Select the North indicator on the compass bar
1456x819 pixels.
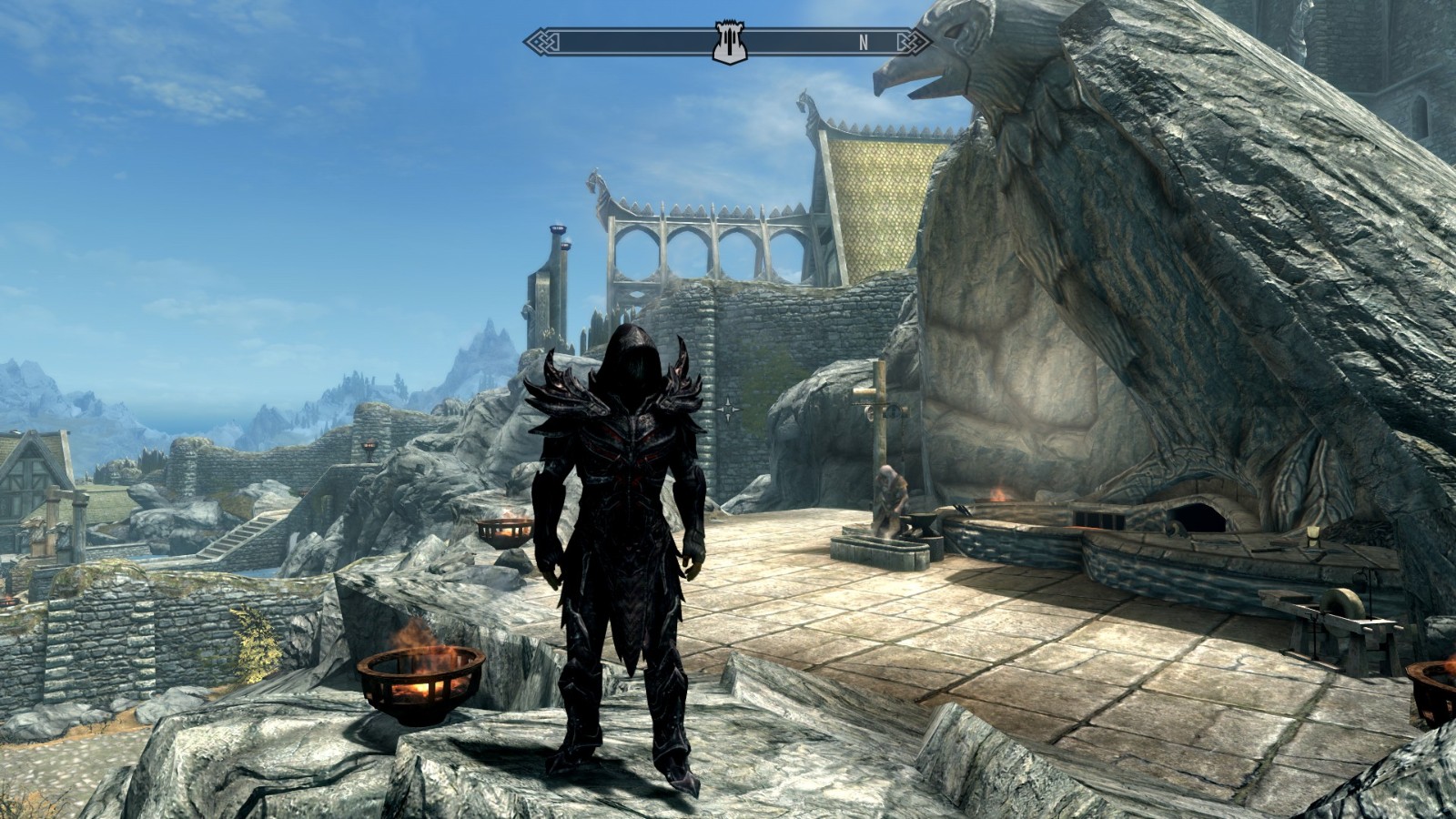tap(864, 42)
